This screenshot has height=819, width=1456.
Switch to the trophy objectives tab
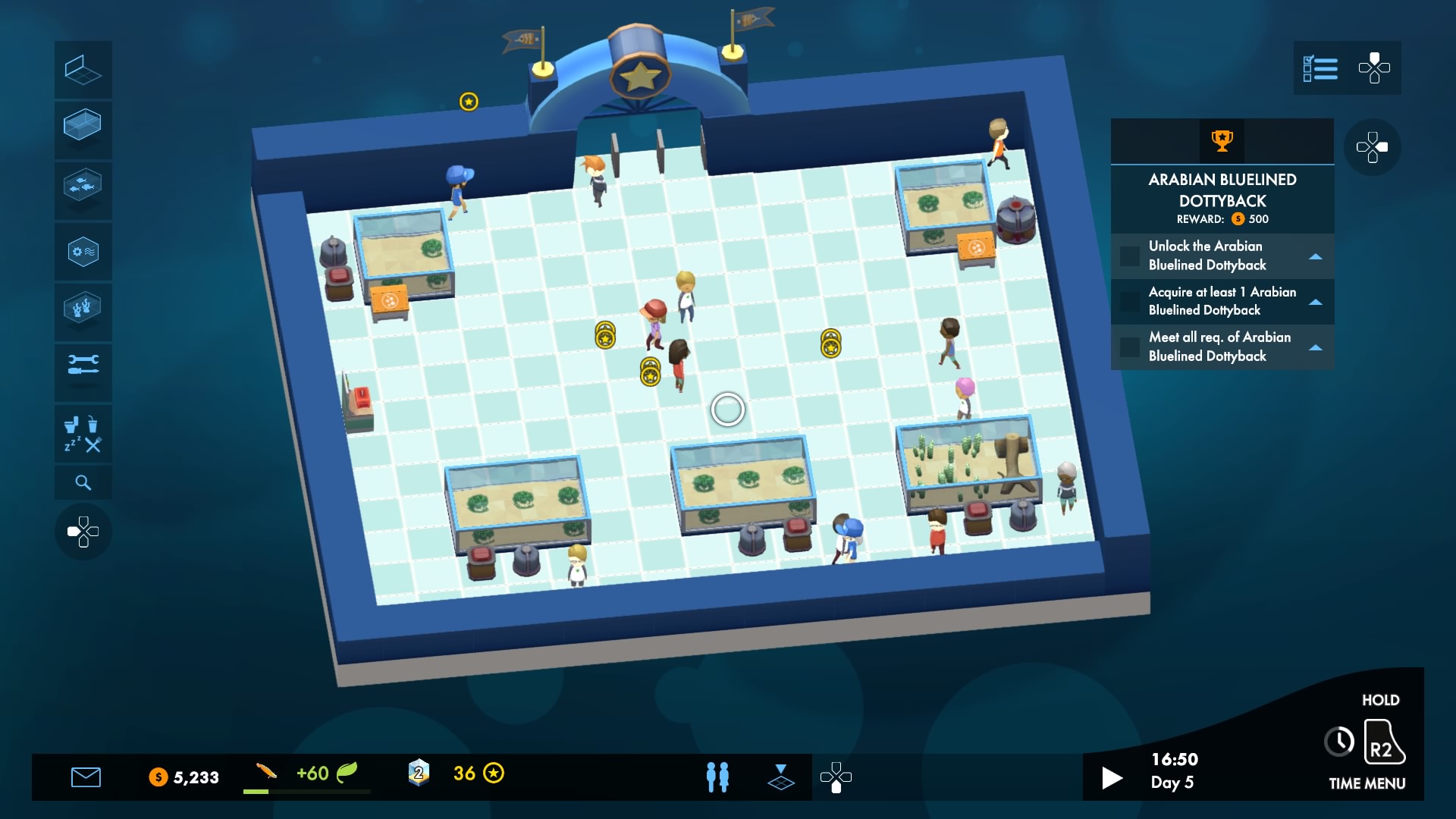[x=1222, y=140]
